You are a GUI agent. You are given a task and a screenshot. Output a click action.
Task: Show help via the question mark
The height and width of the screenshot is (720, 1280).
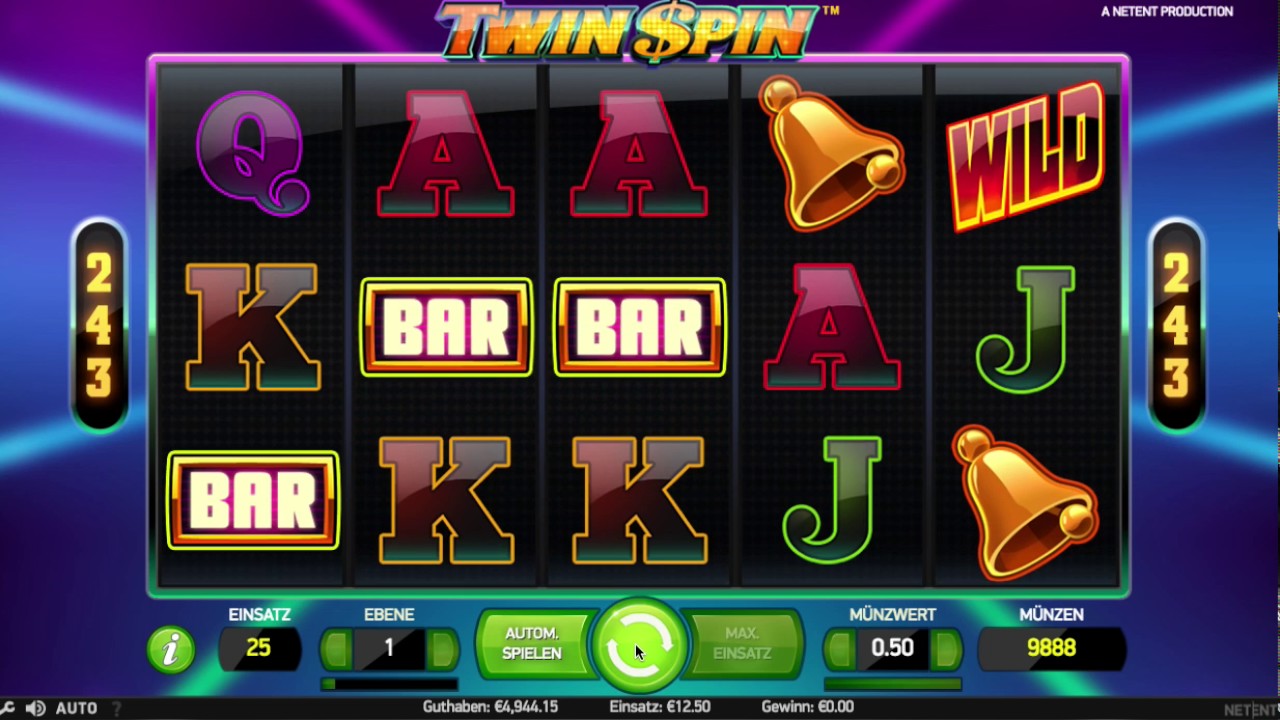[117, 708]
